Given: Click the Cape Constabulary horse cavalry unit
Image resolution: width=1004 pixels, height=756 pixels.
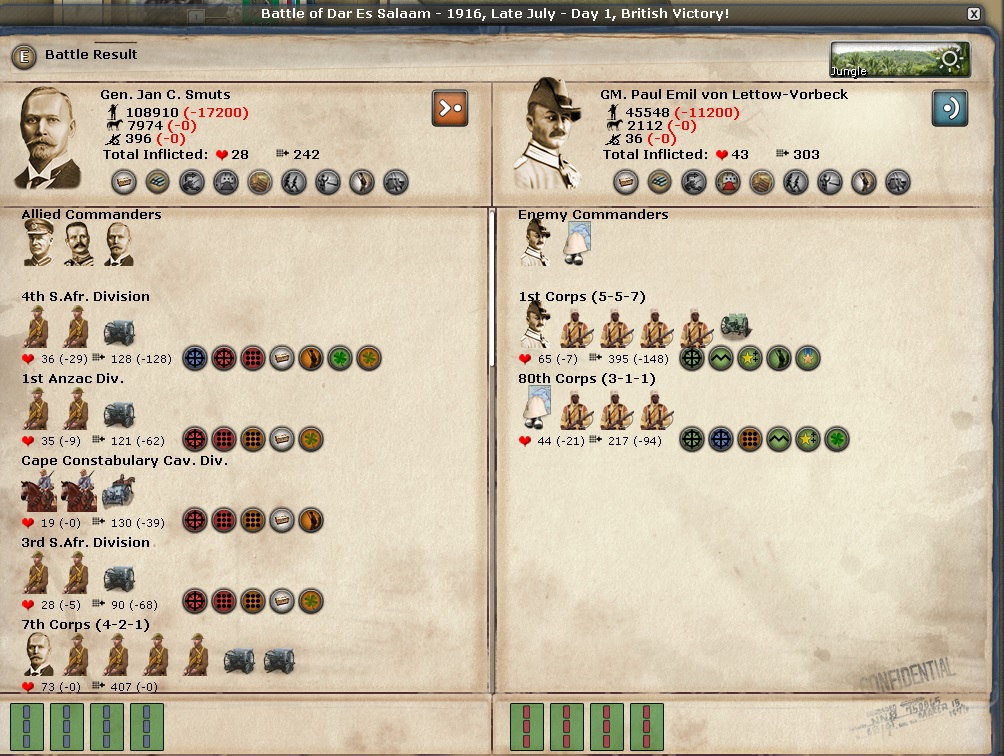Looking at the screenshot, I should tap(38, 492).
